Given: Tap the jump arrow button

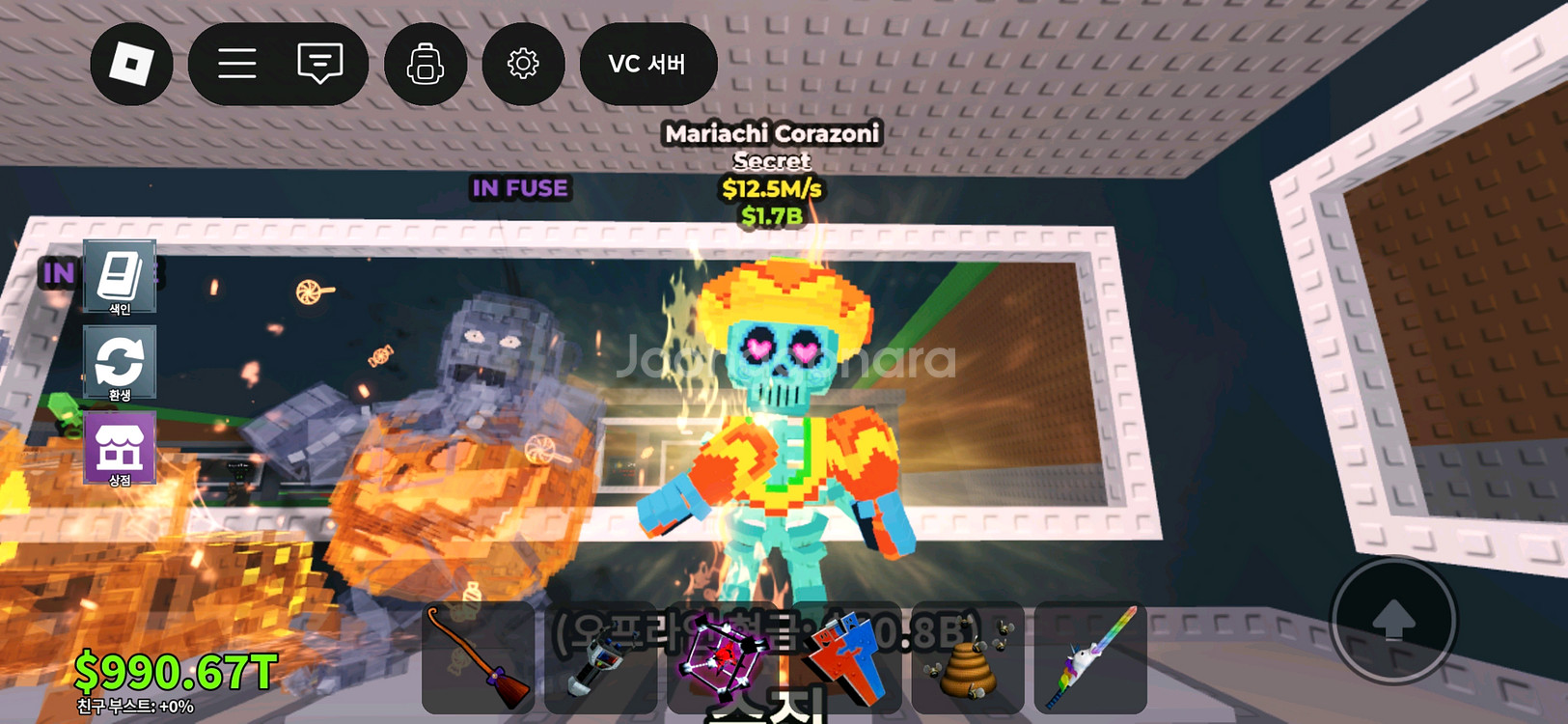Looking at the screenshot, I should [1392, 620].
